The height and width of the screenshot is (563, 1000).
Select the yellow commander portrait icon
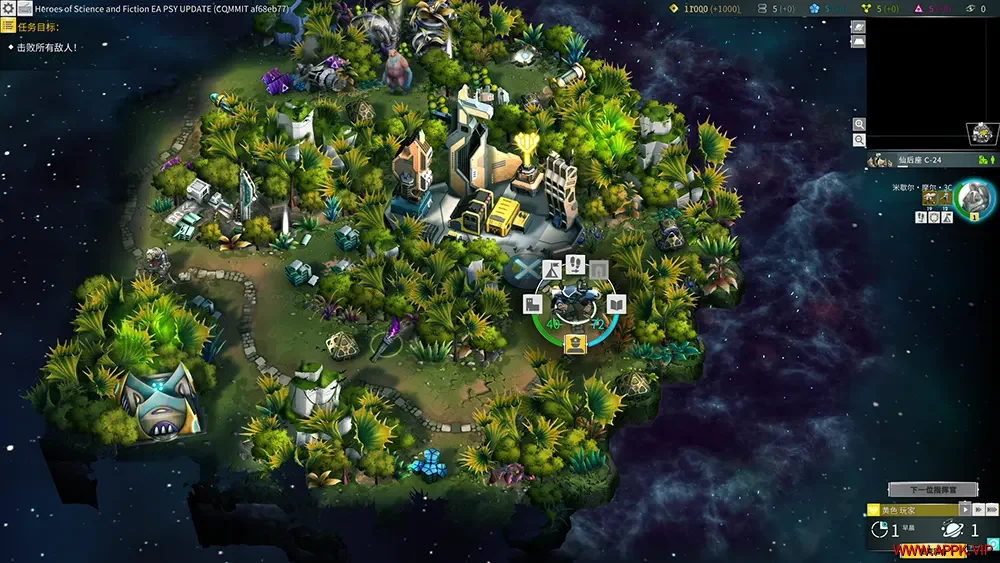[574, 344]
